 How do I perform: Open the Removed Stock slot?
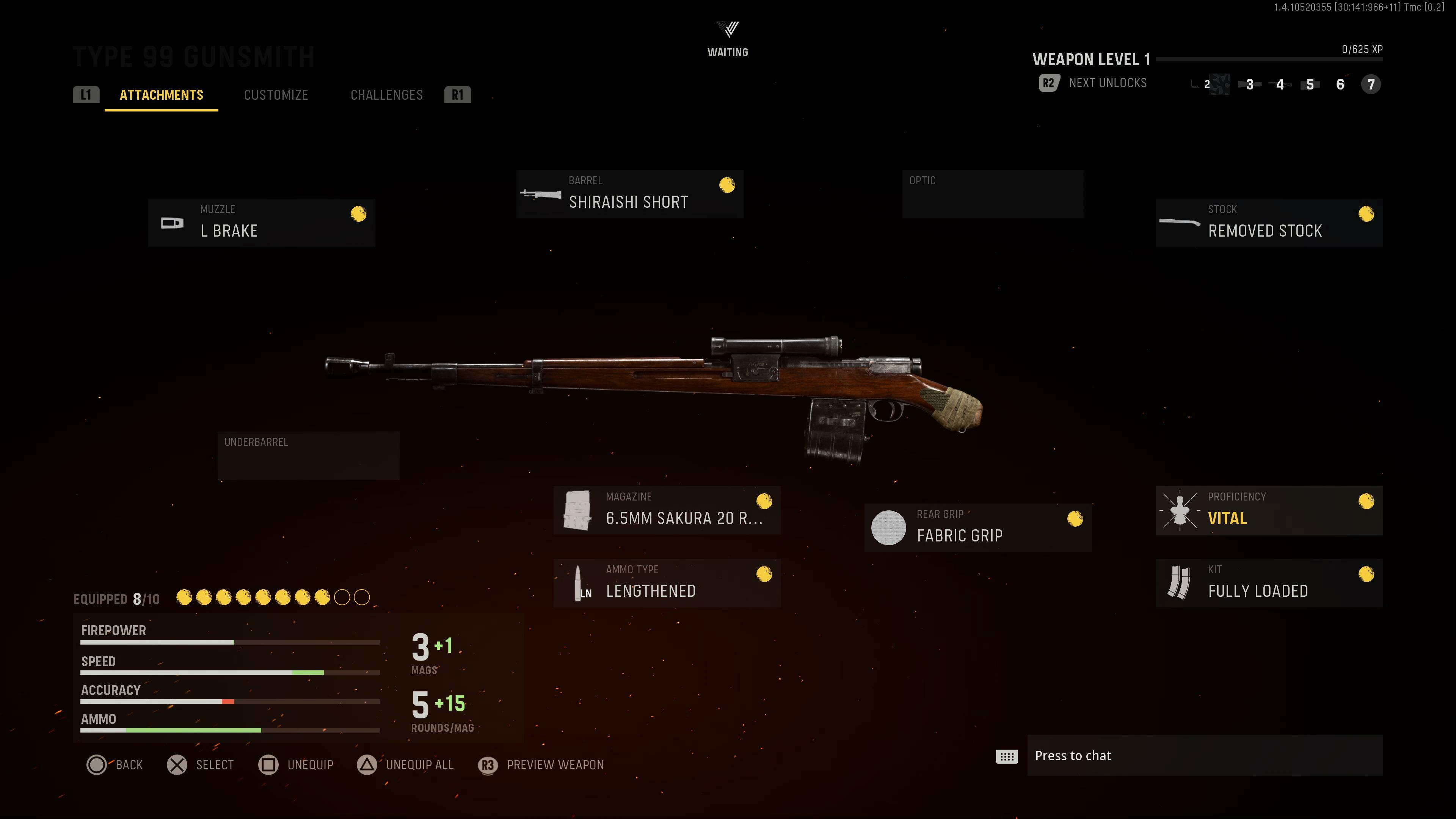1269,223
